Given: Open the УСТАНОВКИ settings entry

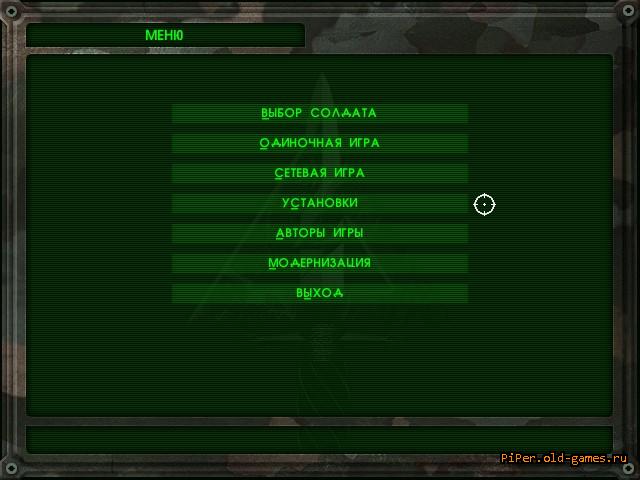Looking at the screenshot, I should coord(319,203).
